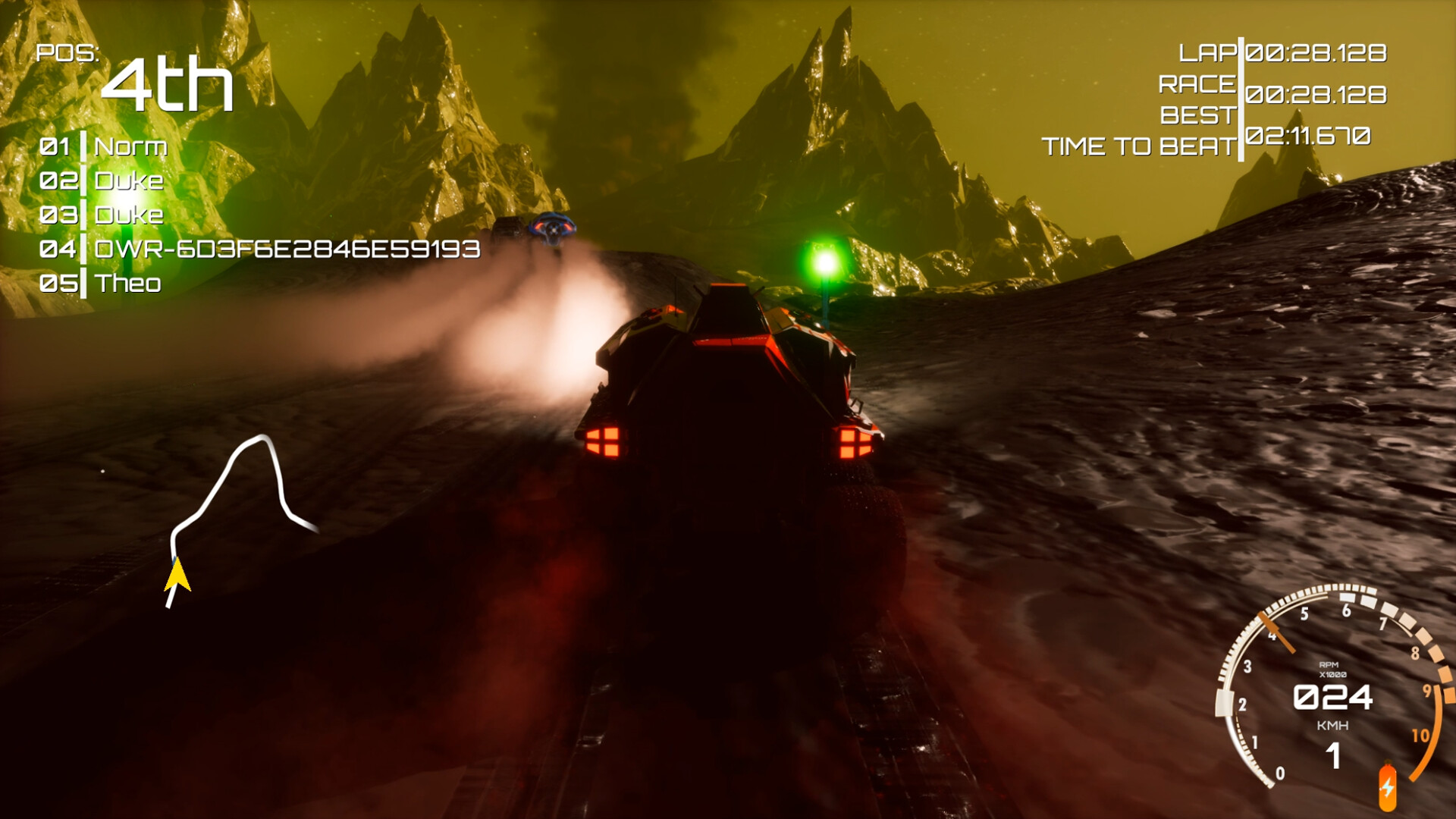
Task: Click the BEST time value 02:11.670
Action: [x=1308, y=136]
